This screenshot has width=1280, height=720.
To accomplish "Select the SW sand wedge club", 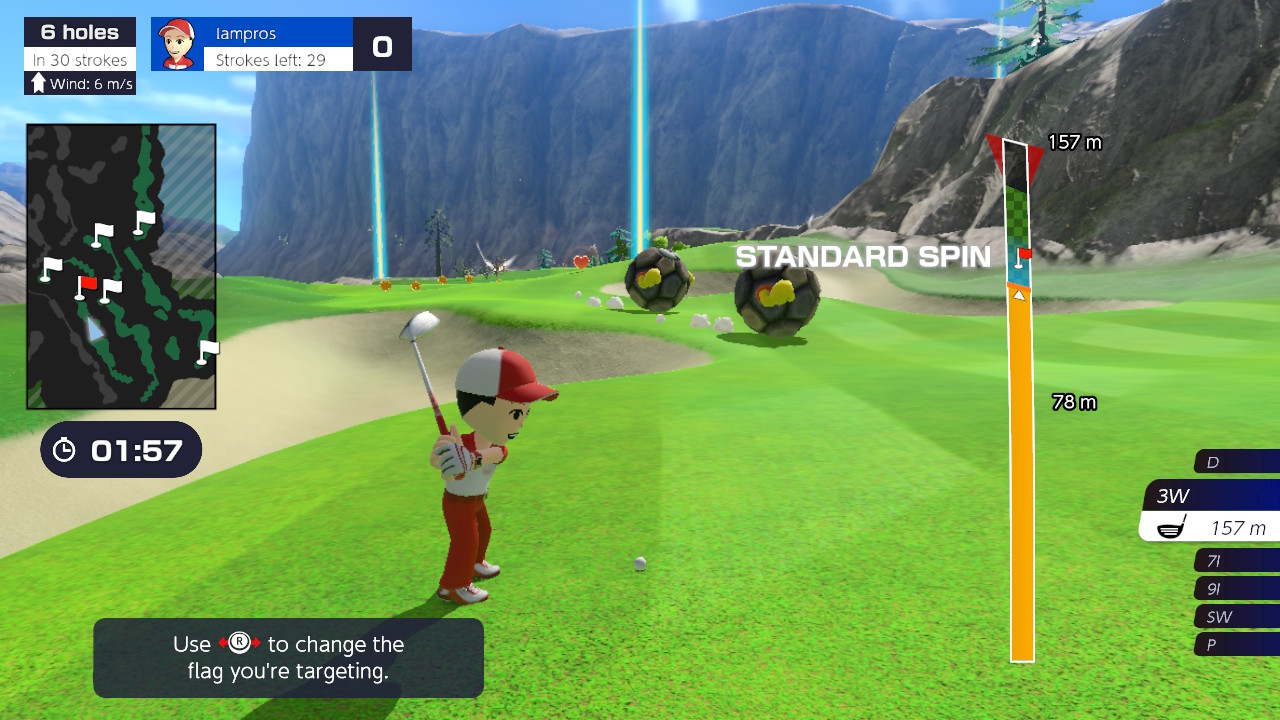I will tap(1237, 617).
